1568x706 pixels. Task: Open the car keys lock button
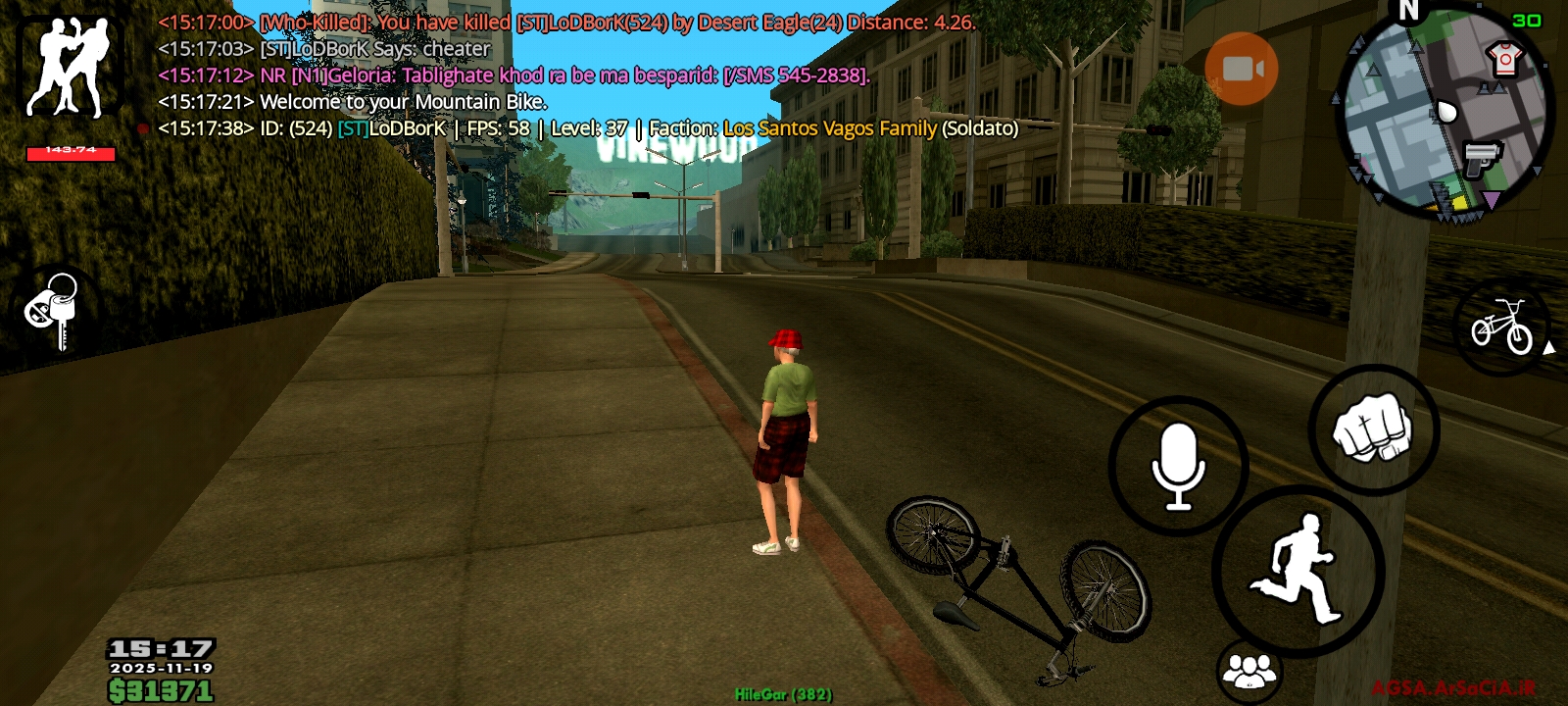point(55,310)
